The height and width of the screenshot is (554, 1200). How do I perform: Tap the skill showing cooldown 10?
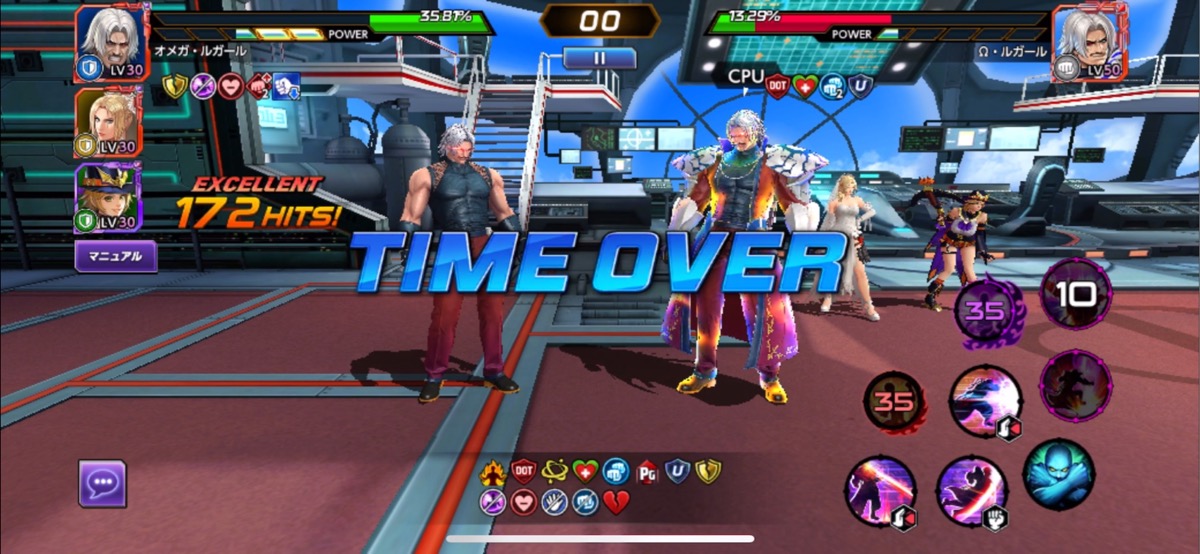tap(1075, 294)
